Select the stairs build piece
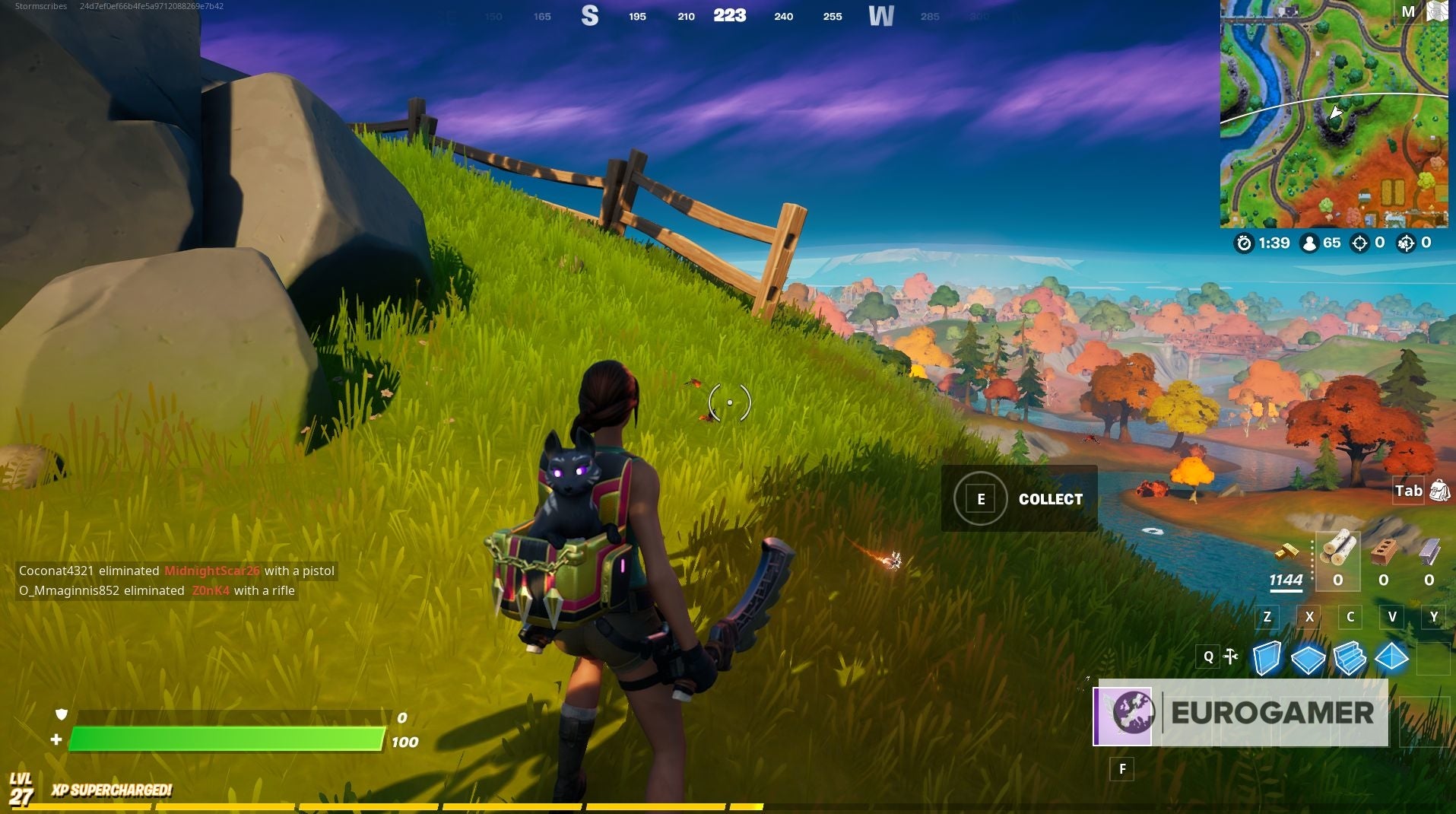This screenshot has height=814, width=1456. (x=1350, y=657)
